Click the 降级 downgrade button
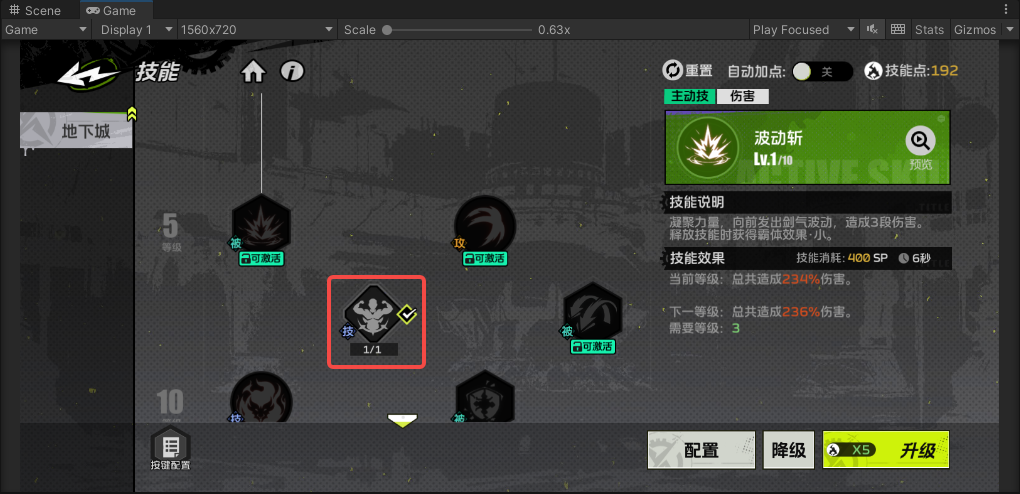The width and height of the screenshot is (1020, 494). 788,450
